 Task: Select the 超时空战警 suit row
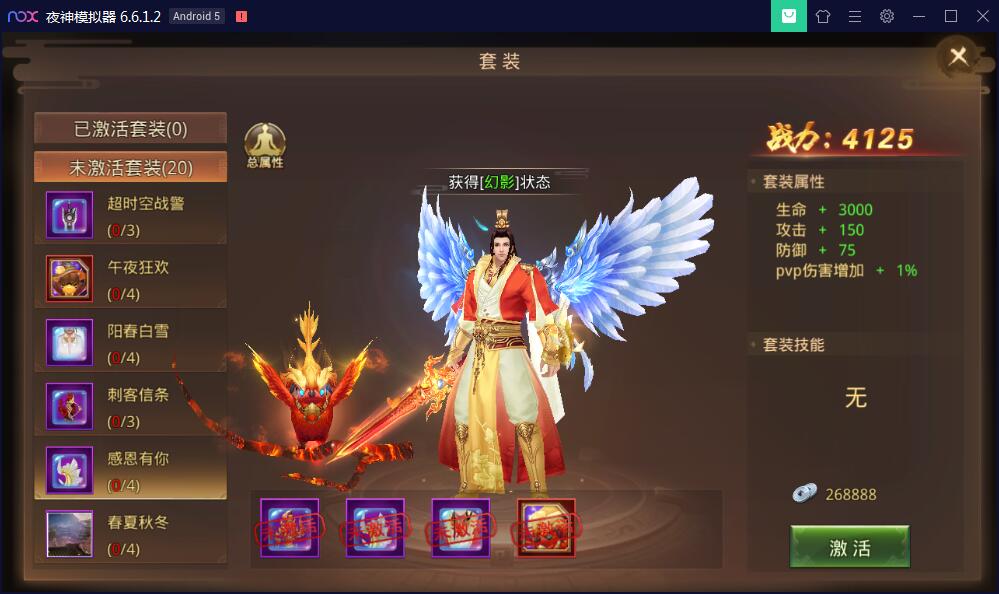pos(130,215)
